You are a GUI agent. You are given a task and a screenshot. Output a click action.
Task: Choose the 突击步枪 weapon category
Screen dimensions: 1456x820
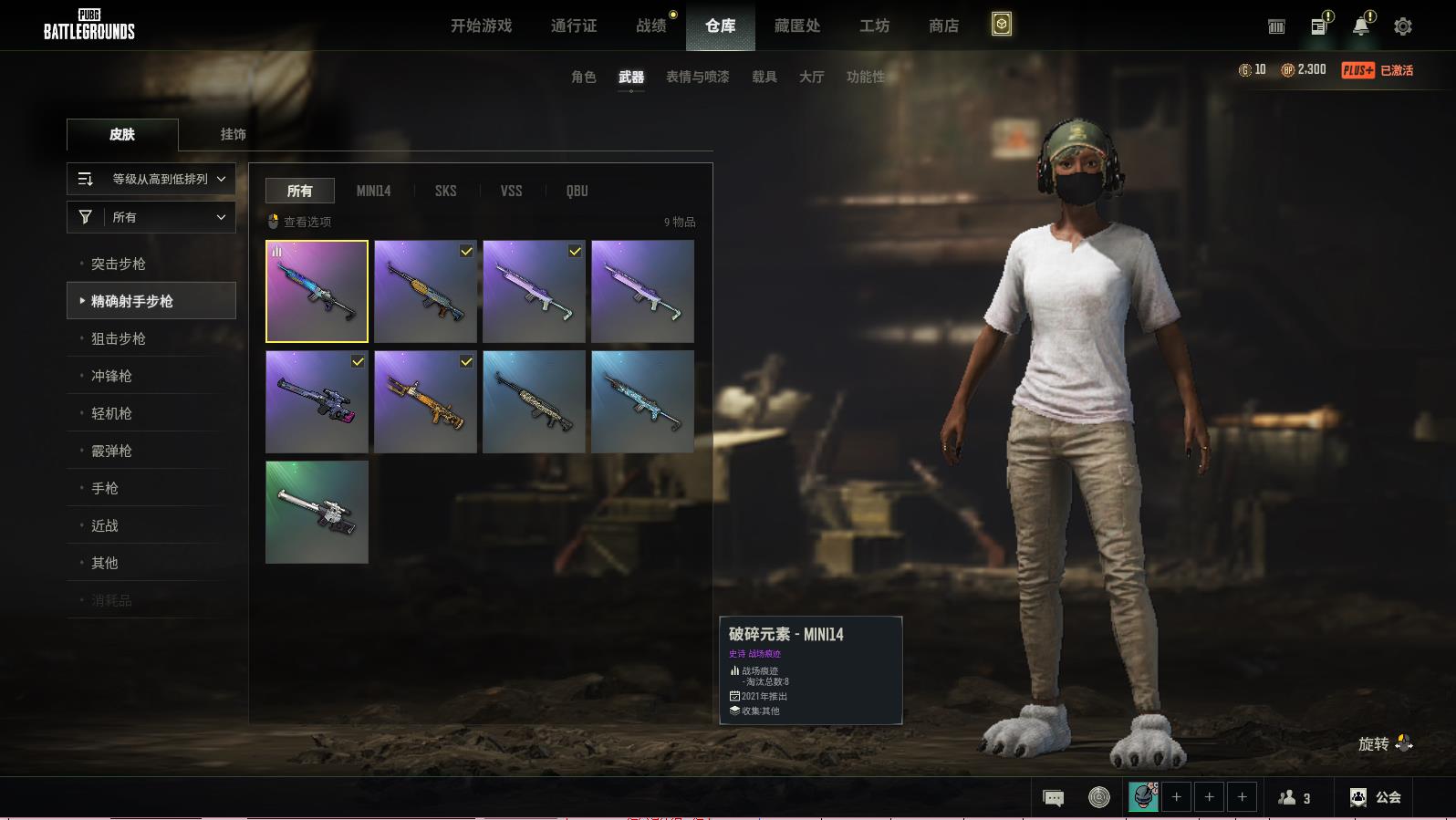click(119, 264)
